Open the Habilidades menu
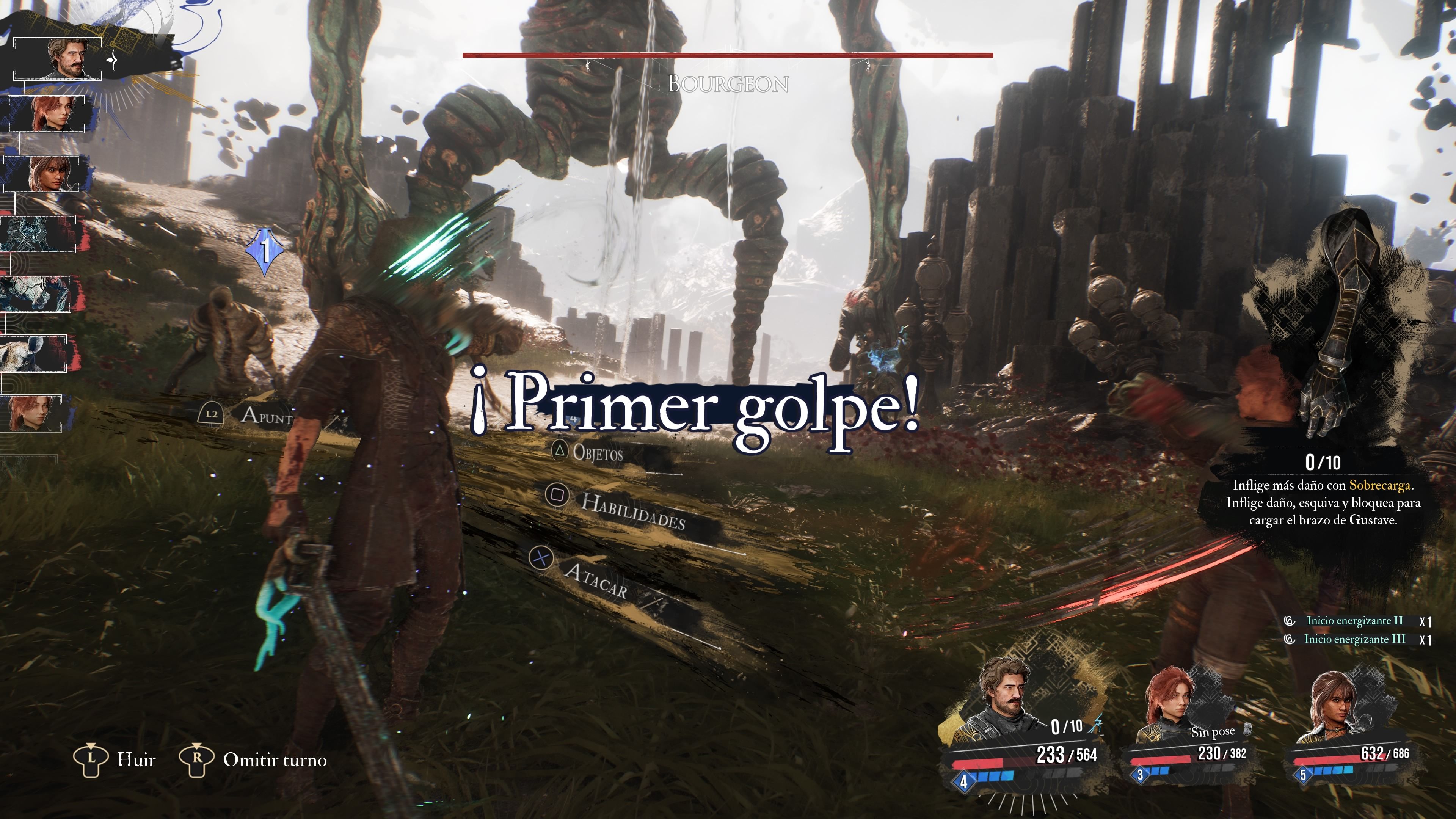The image size is (1456, 819). coord(632,511)
